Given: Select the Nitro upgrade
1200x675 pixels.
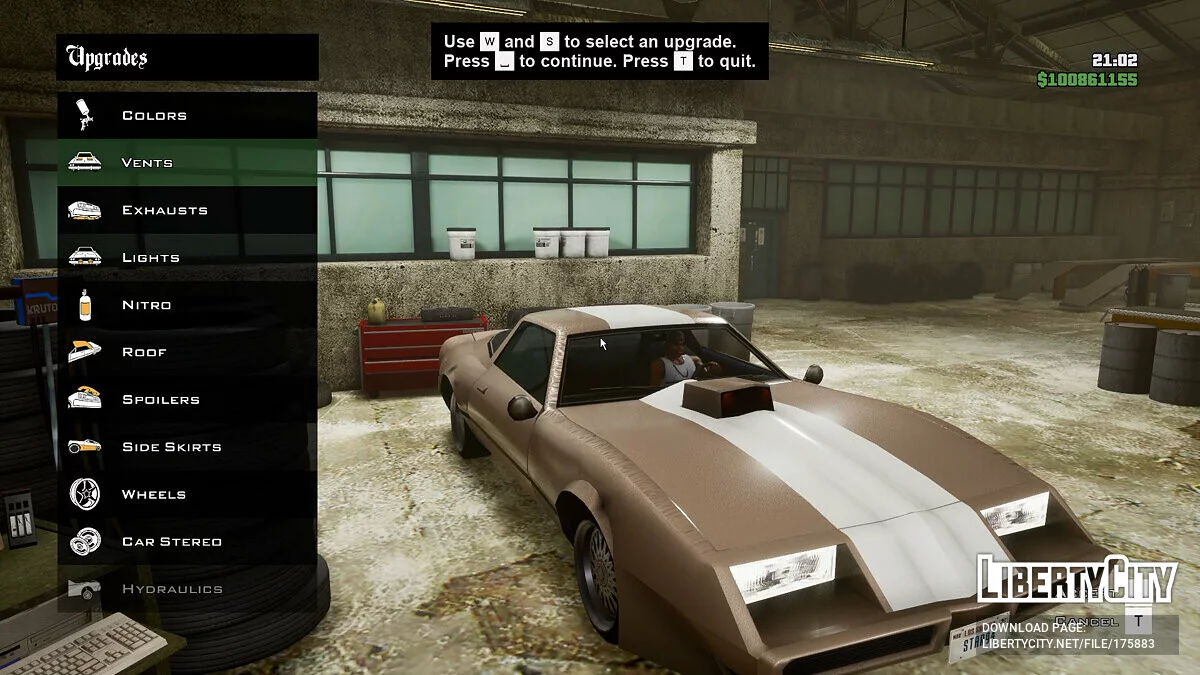Looking at the screenshot, I should 146,305.
